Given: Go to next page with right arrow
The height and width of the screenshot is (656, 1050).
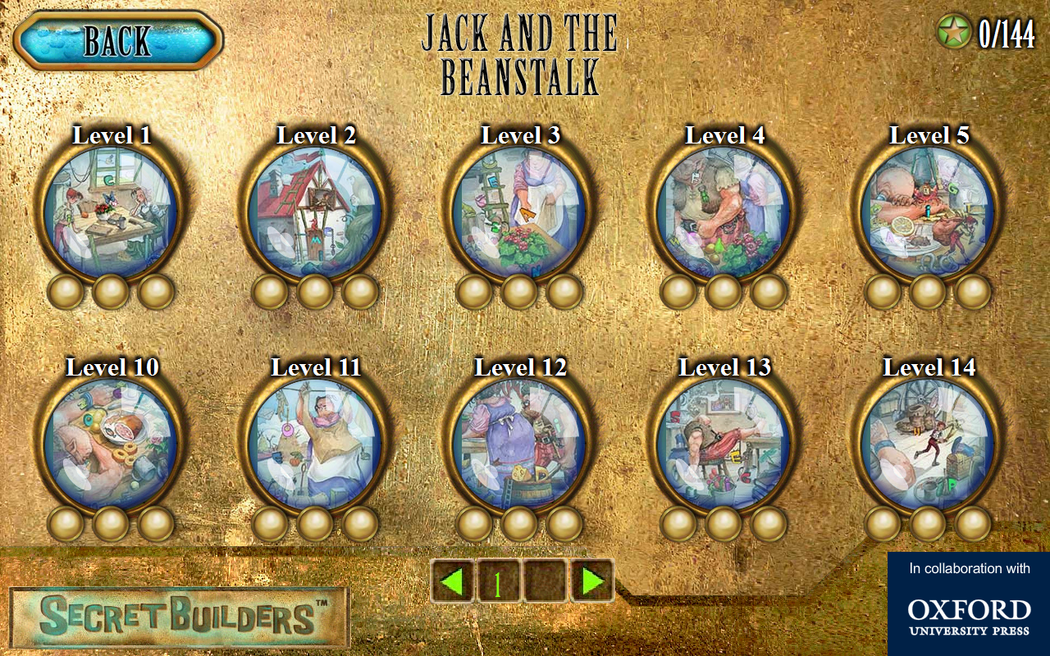Looking at the screenshot, I should click(x=591, y=581).
